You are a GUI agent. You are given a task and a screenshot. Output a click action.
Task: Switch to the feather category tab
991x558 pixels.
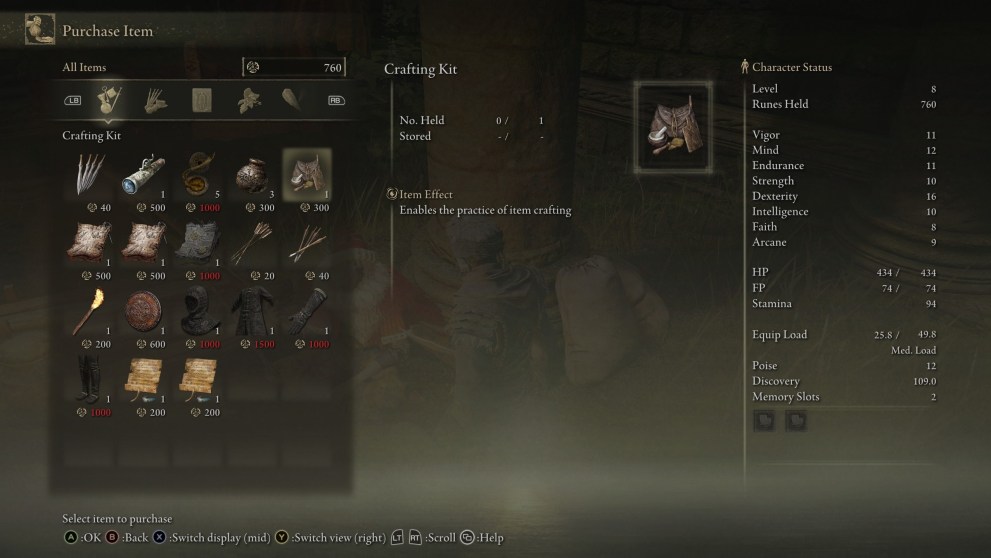pos(293,99)
